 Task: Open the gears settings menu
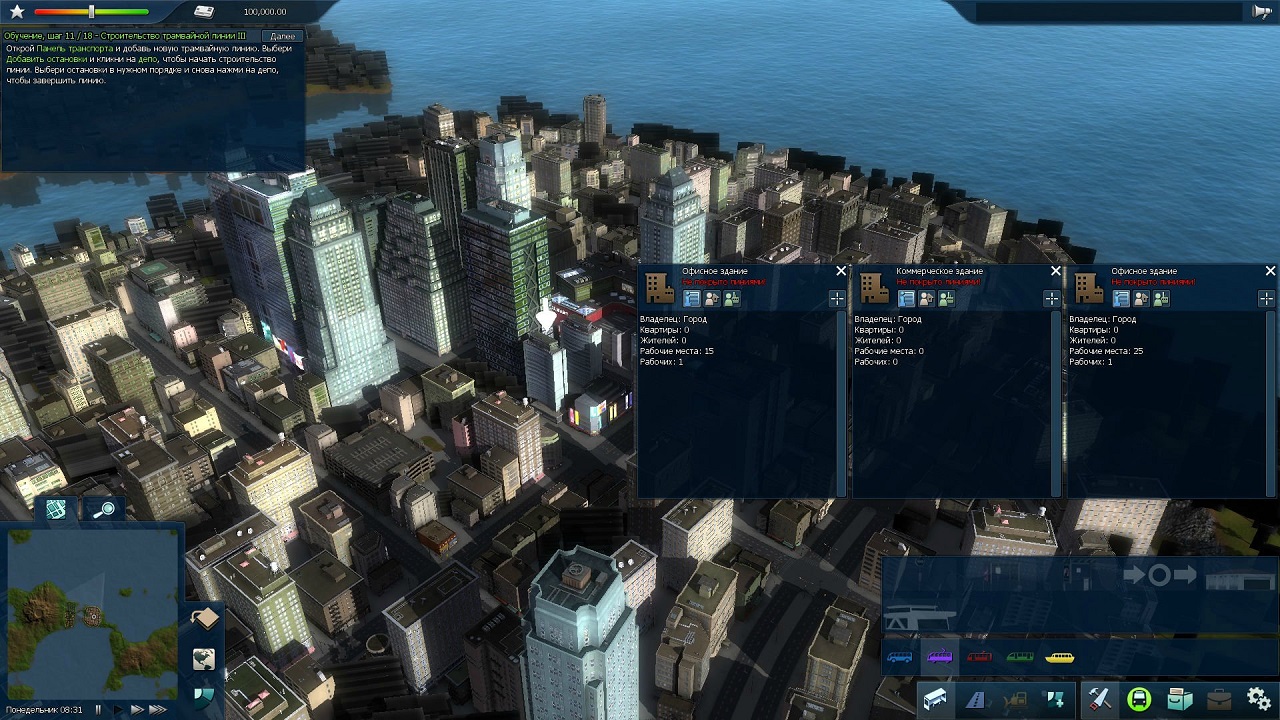point(1259,699)
